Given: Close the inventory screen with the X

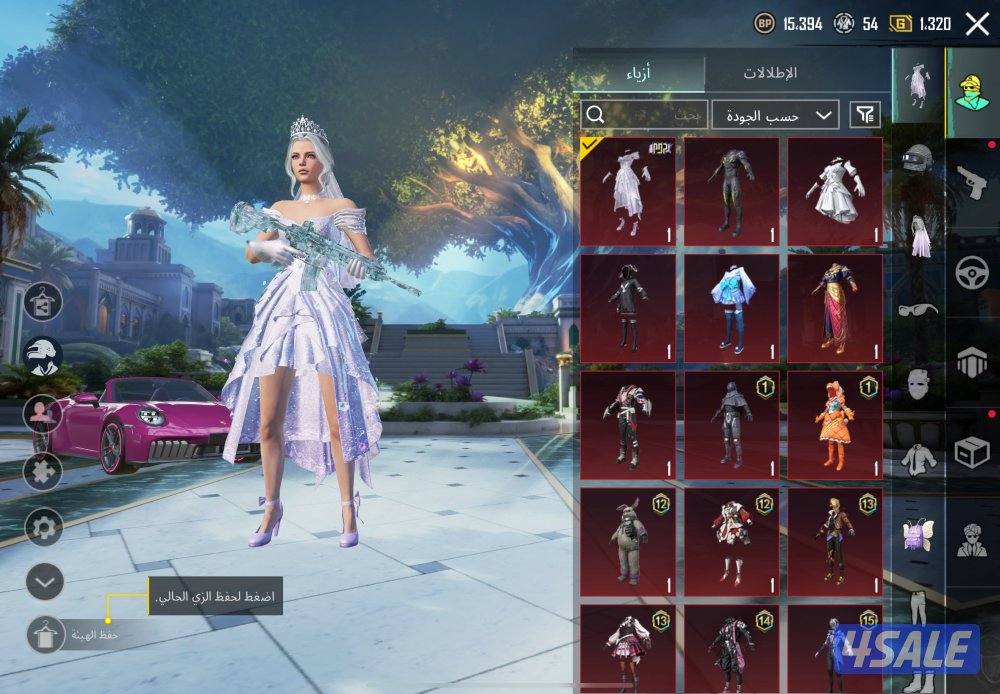Looking at the screenshot, I should (977, 24).
